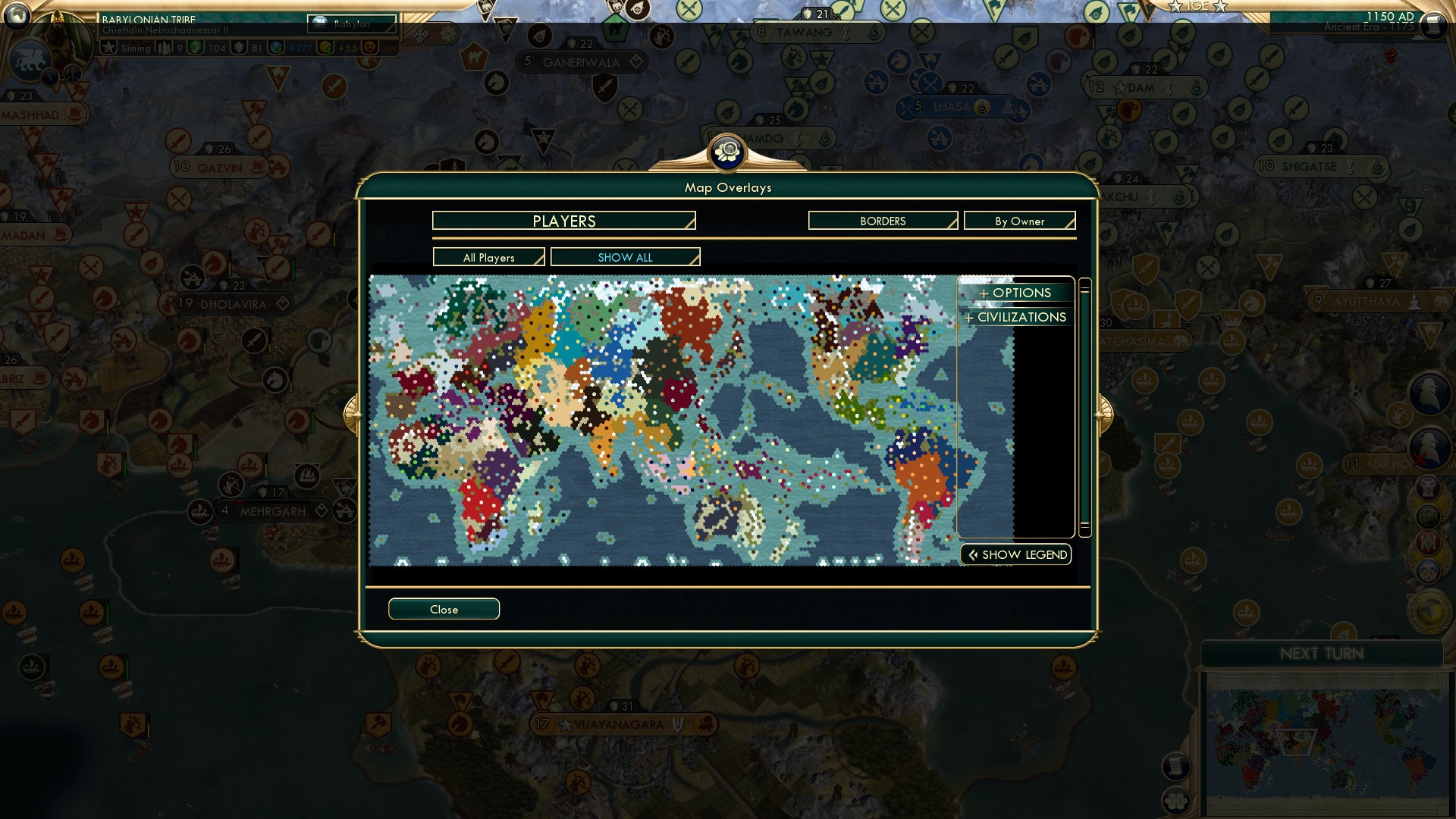Screen dimensions: 1456x819
Task: Open the PLAYERS overlay dropdown
Action: point(563,221)
